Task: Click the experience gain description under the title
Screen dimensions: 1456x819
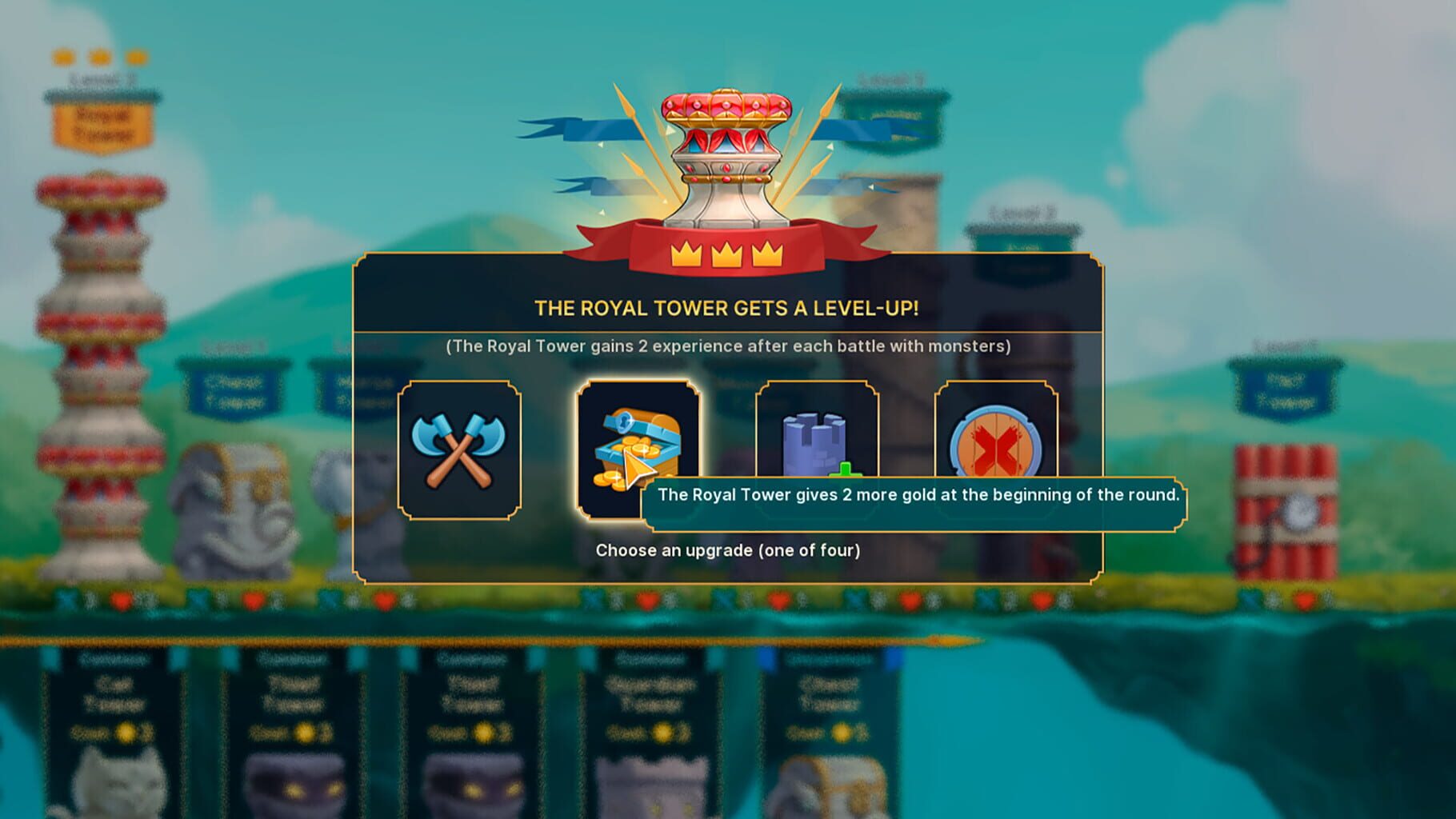Action: pos(730,347)
